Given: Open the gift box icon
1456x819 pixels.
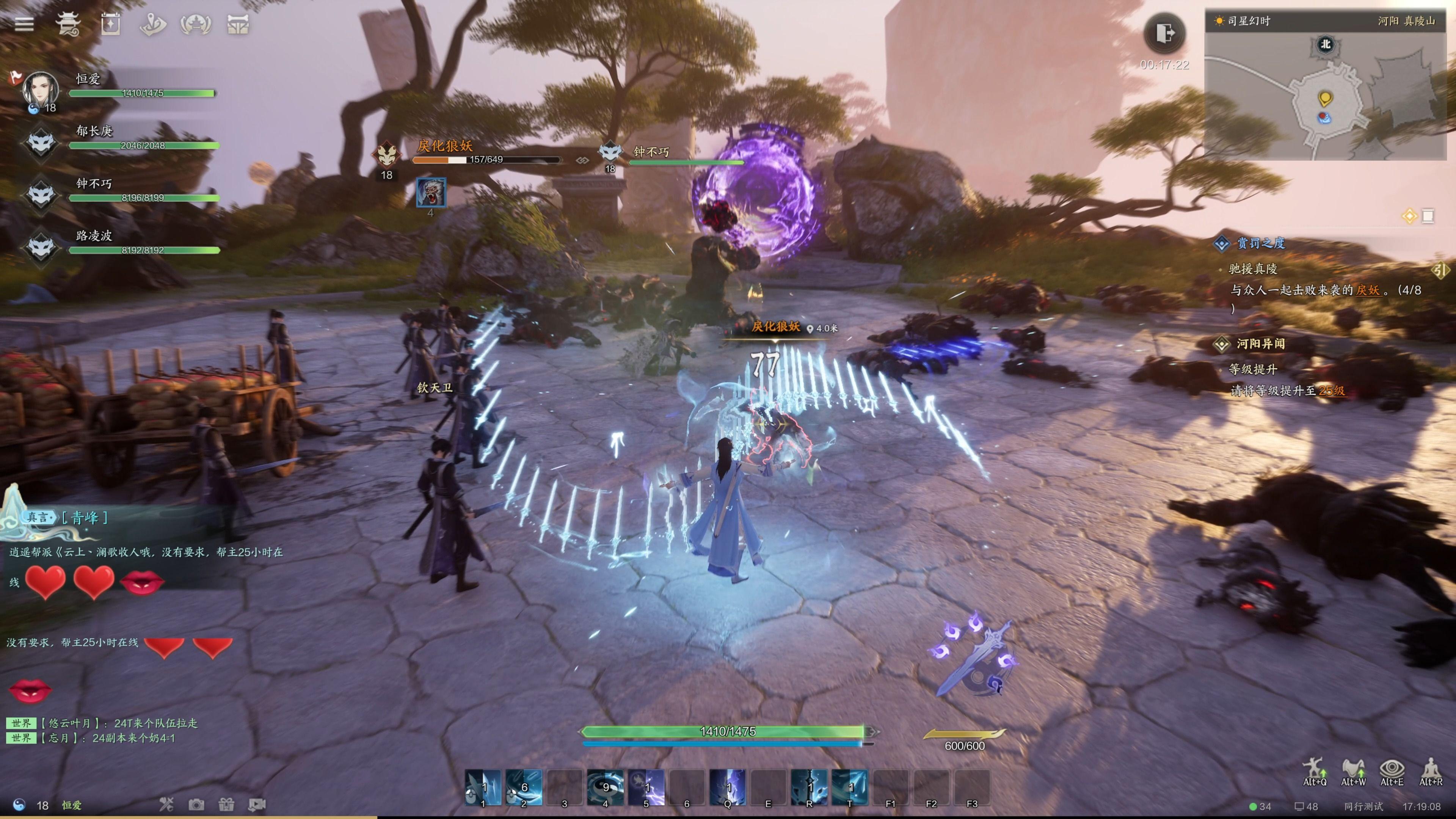Looking at the screenshot, I should tap(226, 804).
